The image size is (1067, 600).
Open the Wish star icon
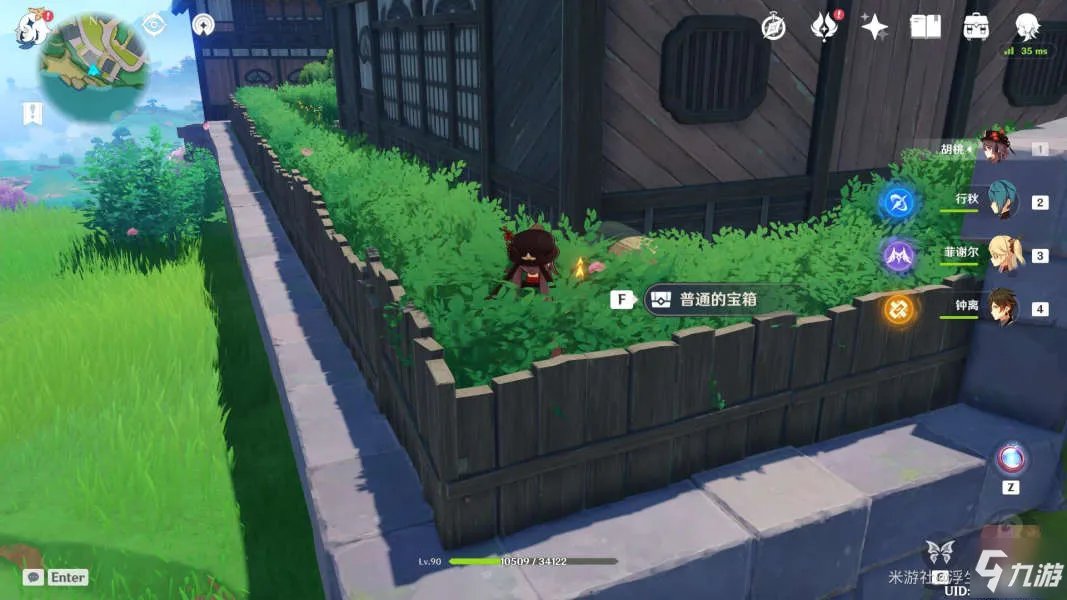875,27
